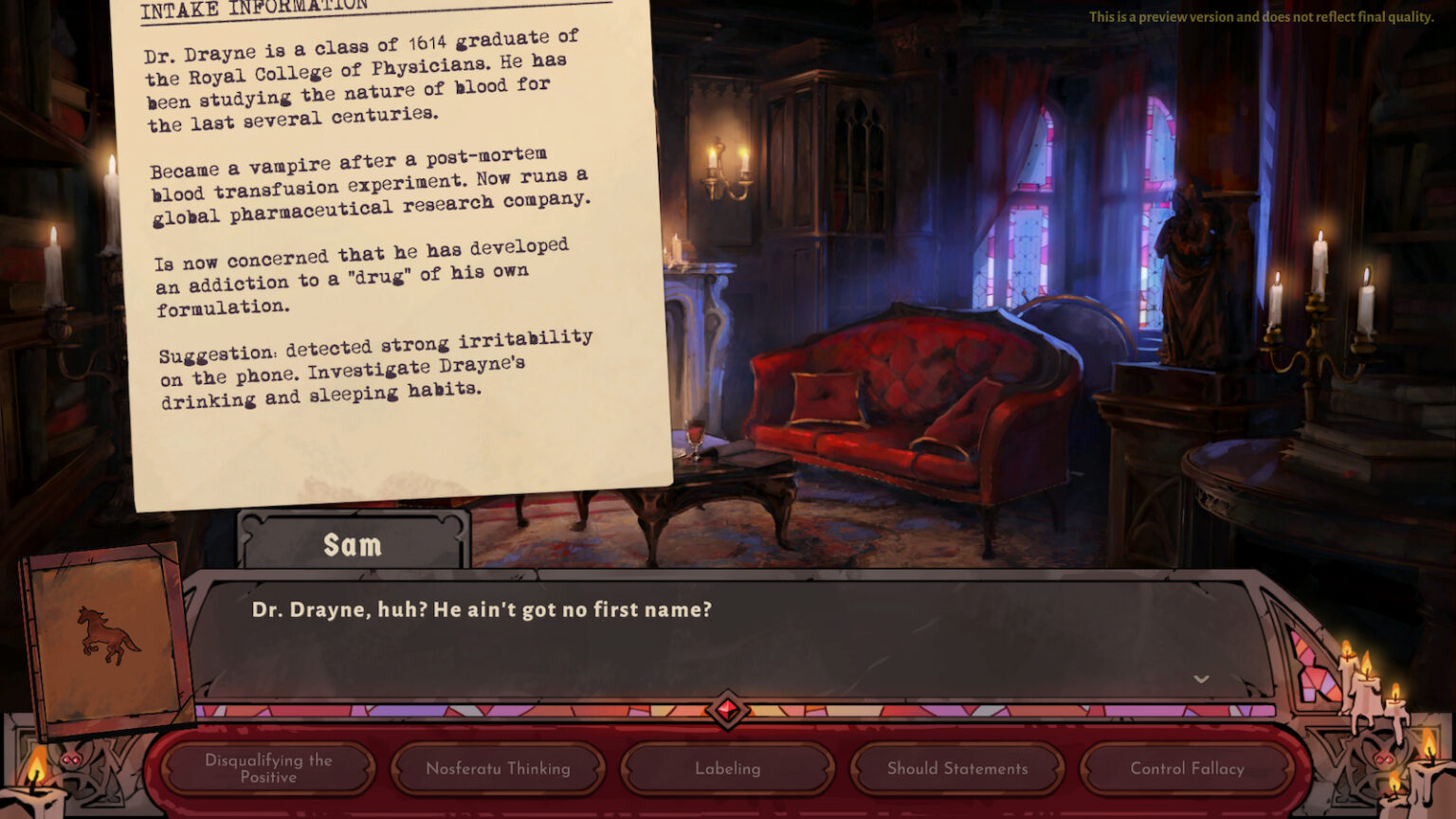
Task: Click Sam's dialogue text about Dr. Drayne
Action: pyautogui.click(x=483, y=612)
